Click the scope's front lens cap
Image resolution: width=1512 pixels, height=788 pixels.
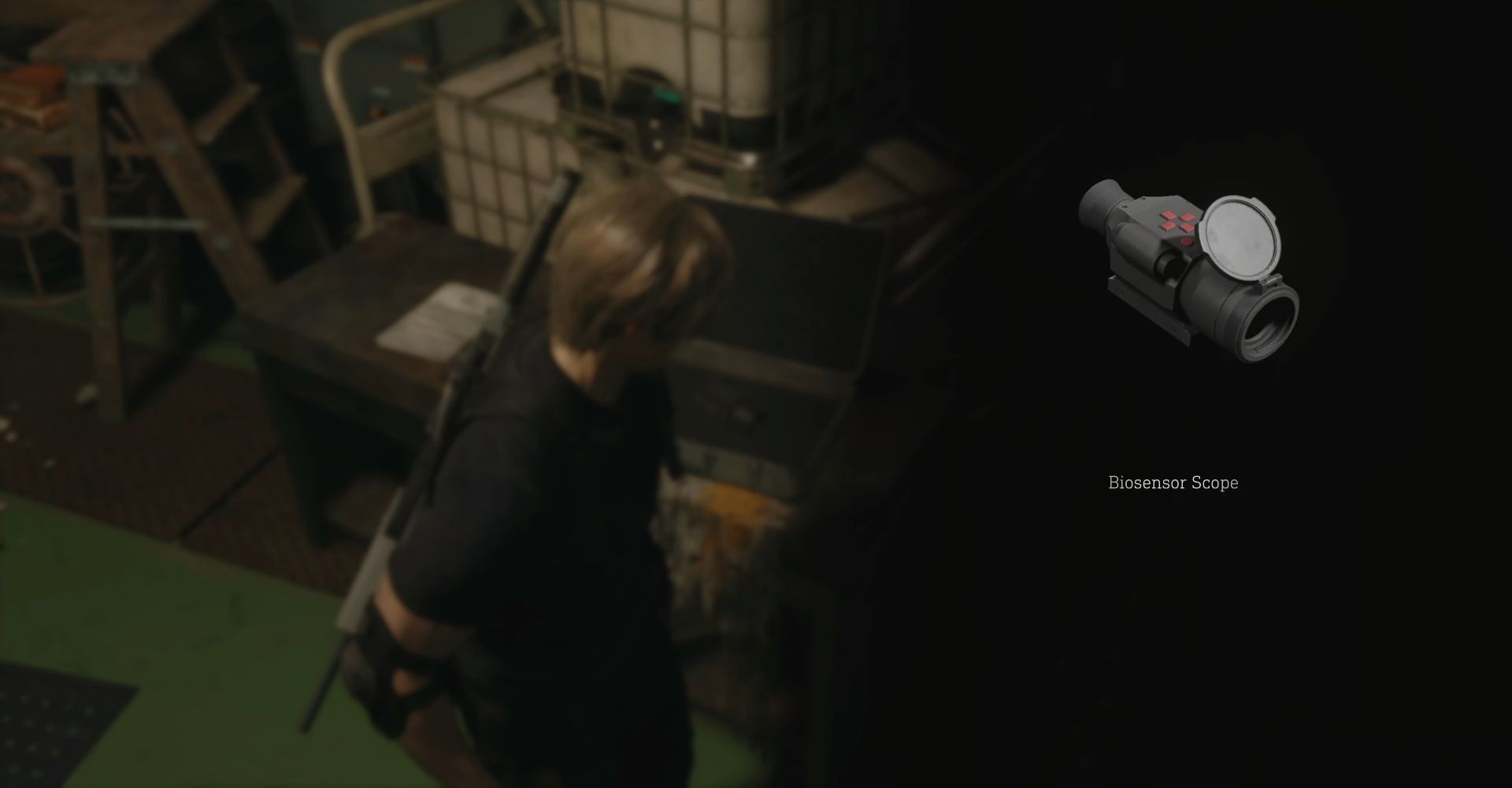click(x=1240, y=236)
